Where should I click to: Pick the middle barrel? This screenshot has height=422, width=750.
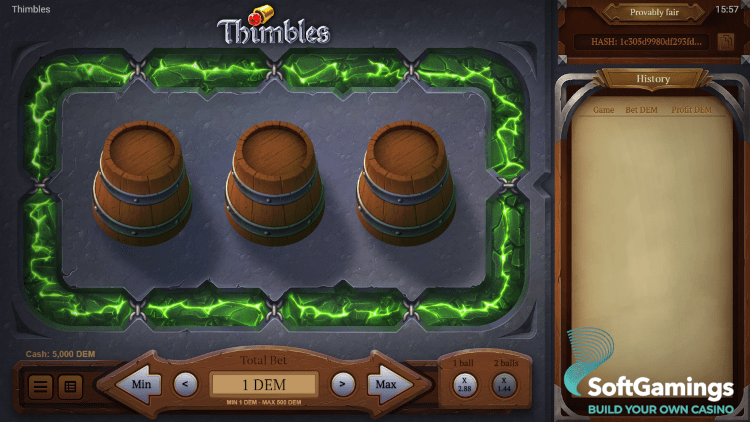point(274,182)
